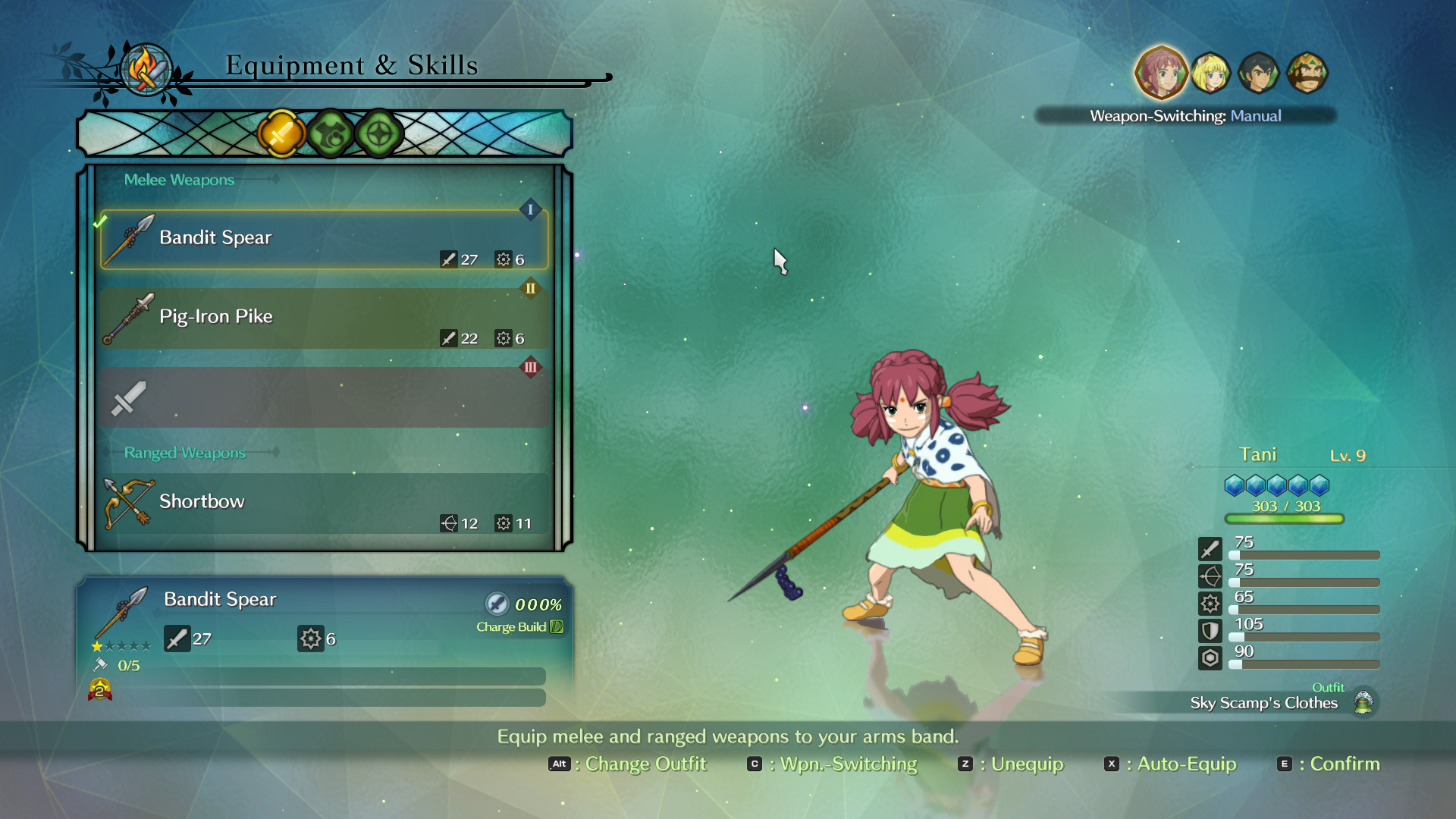This screenshot has width=1456, height=819.
Task: Choose the Pig-Iron Pike weapon slot
Action: tap(324, 318)
